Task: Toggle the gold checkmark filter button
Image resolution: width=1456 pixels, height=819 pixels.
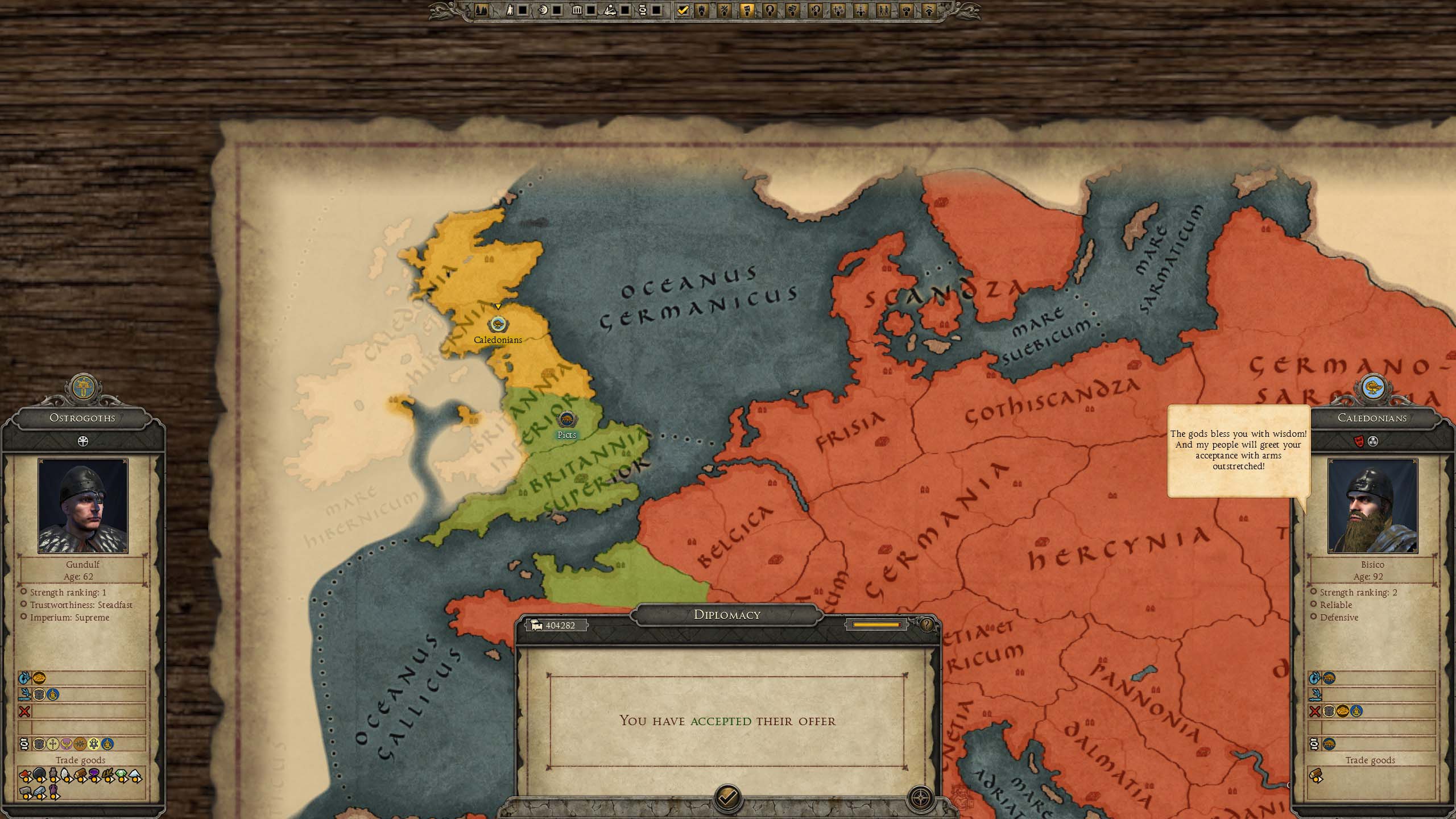Action: coord(683,10)
